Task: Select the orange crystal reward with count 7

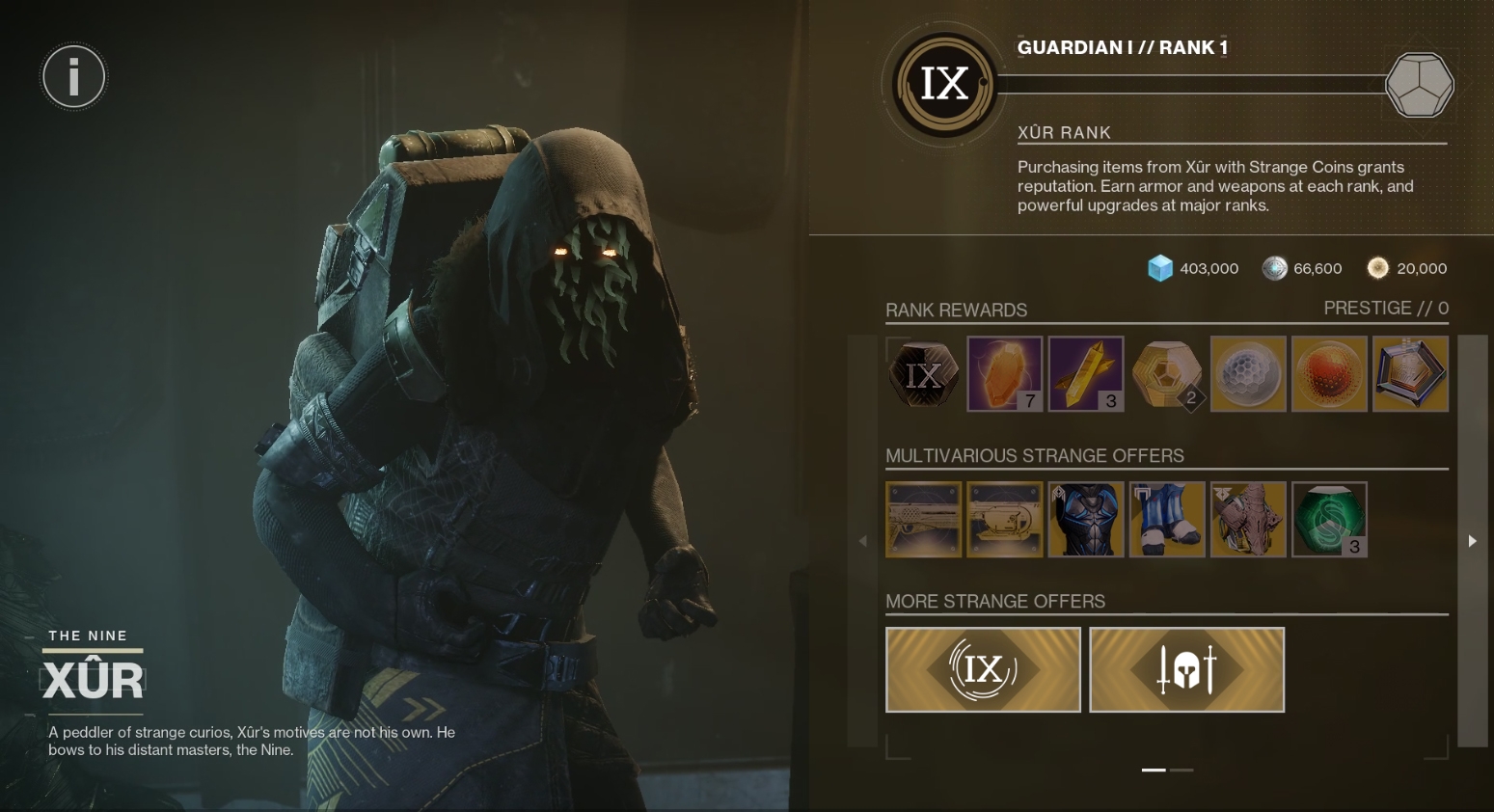Action: pos(1004,374)
